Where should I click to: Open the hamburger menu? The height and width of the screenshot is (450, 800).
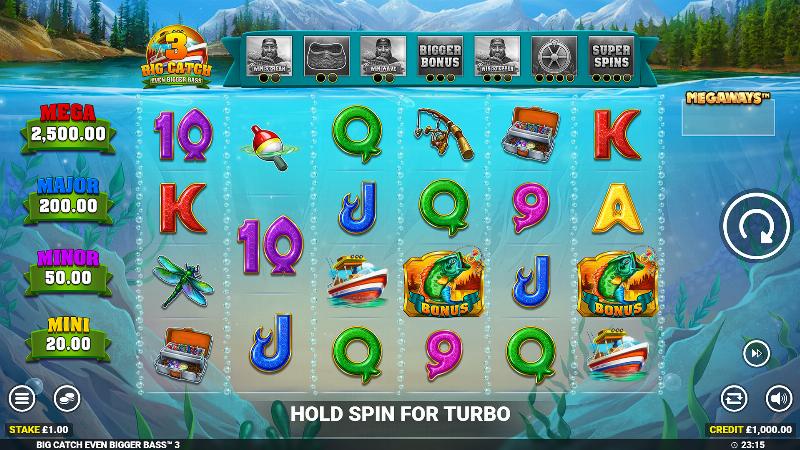pyautogui.click(x=22, y=397)
